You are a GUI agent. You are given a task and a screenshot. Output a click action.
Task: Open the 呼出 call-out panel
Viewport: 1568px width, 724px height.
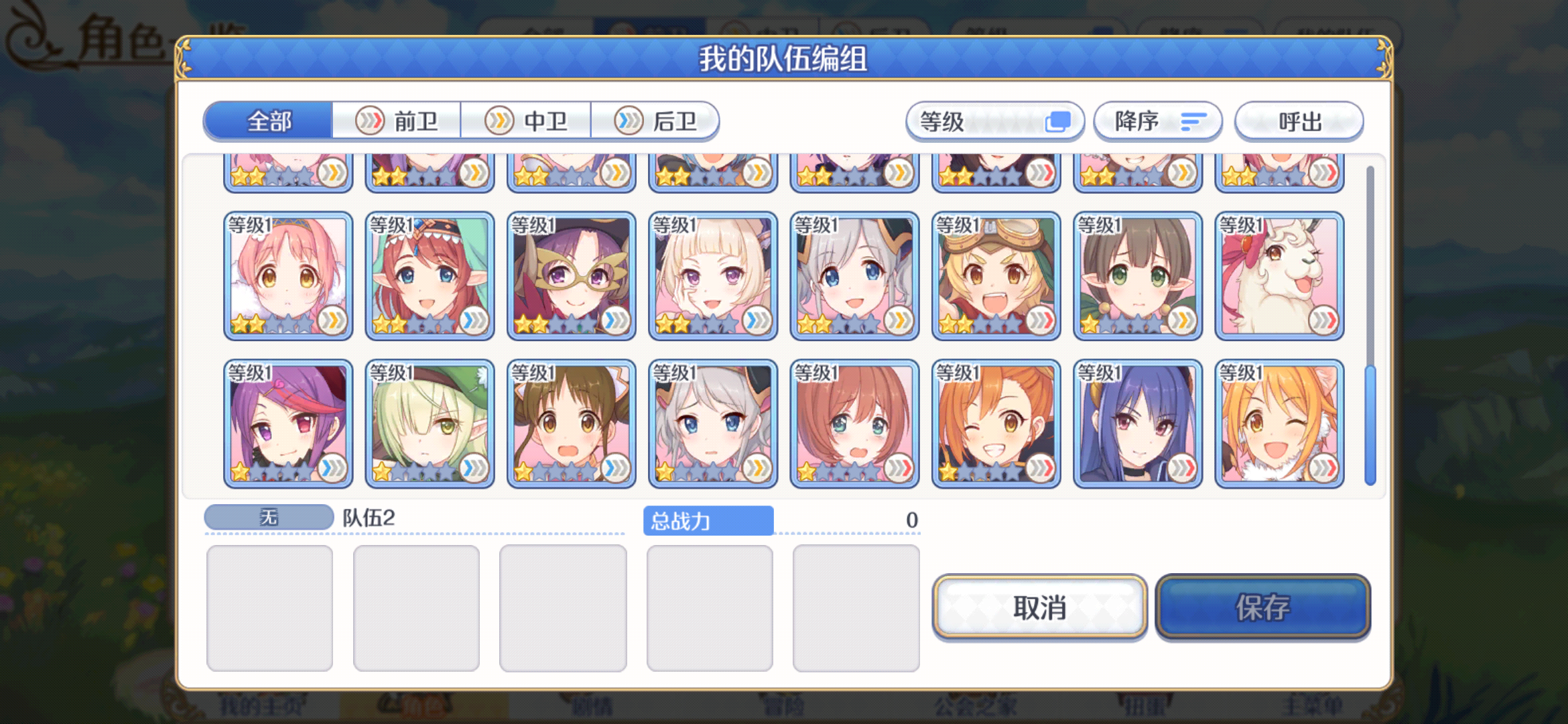(x=1299, y=121)
